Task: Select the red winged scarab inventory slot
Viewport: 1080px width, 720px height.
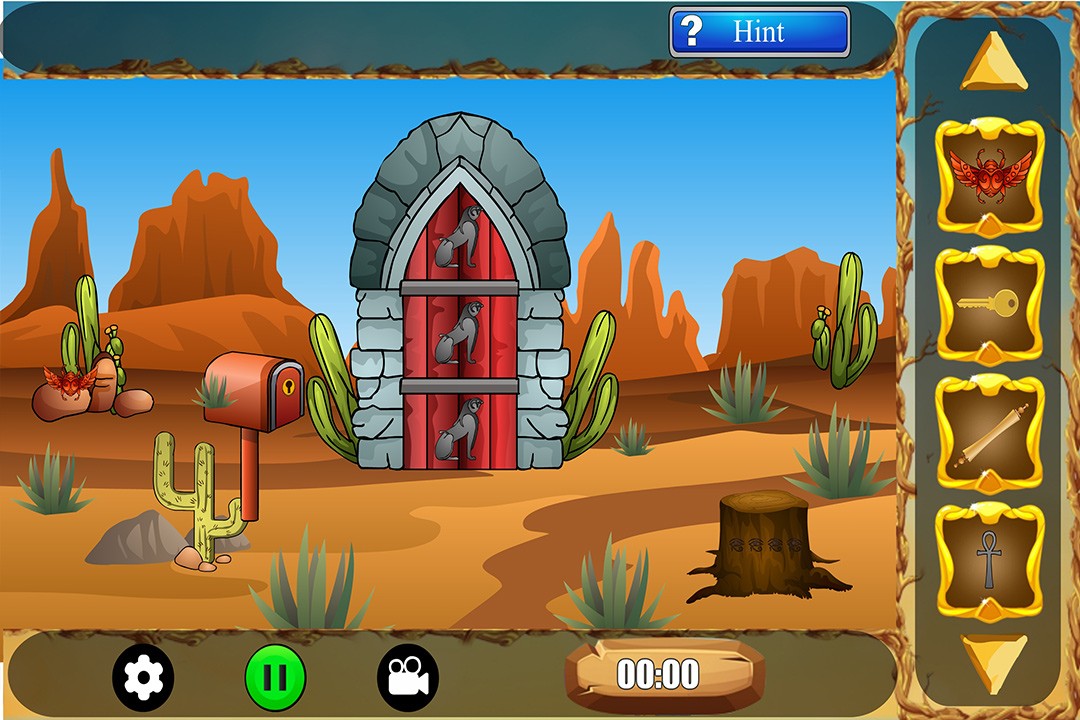Action: pyautogui.click(x=989, y=177)
